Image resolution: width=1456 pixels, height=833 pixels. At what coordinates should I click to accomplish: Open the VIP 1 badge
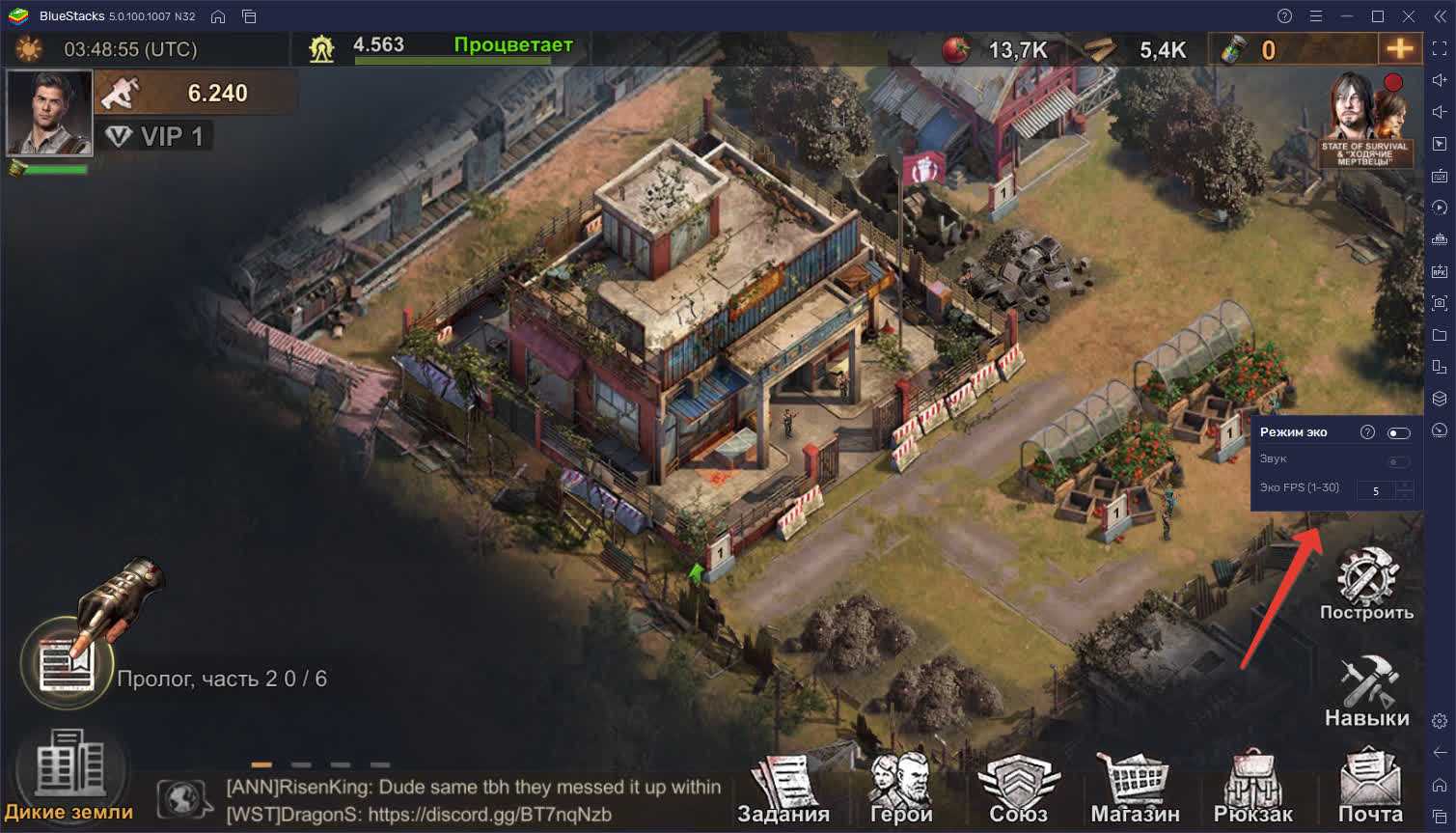(x=156, y=136)
